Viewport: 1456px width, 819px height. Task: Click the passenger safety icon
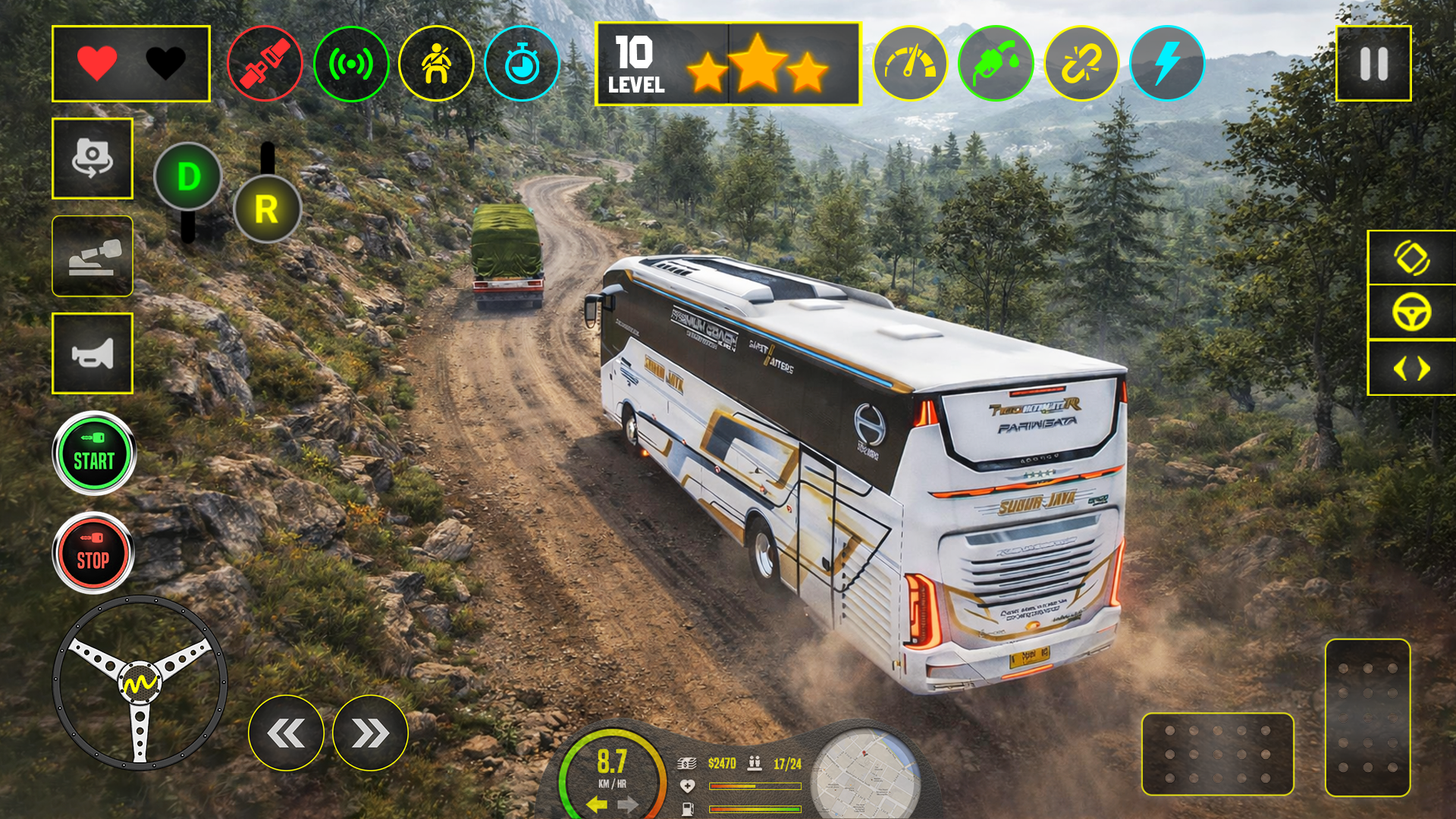coord(438,64)
